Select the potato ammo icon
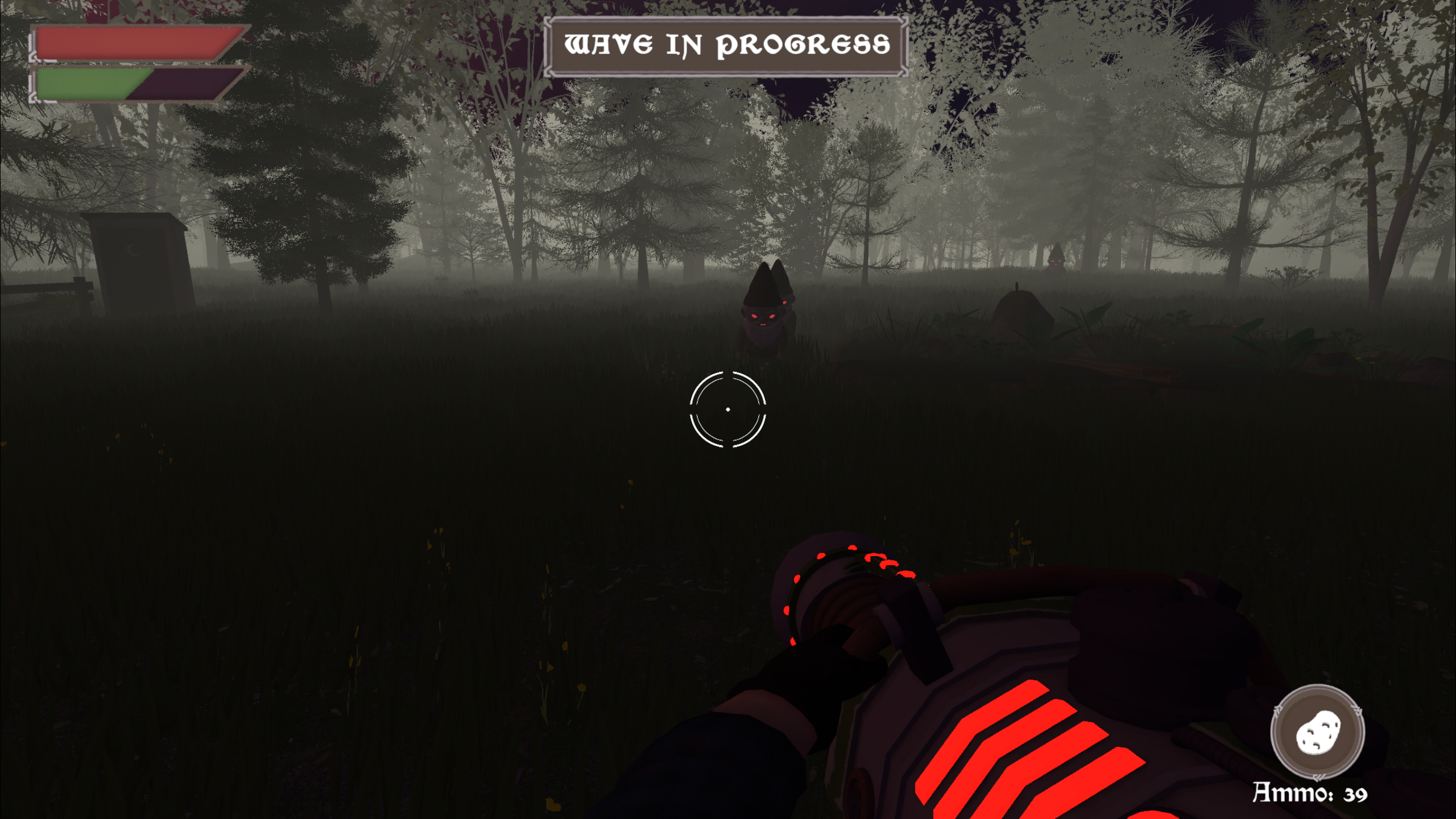Image resolution: width=1456 pixels, height=819 pixels. click(1318, 732)
